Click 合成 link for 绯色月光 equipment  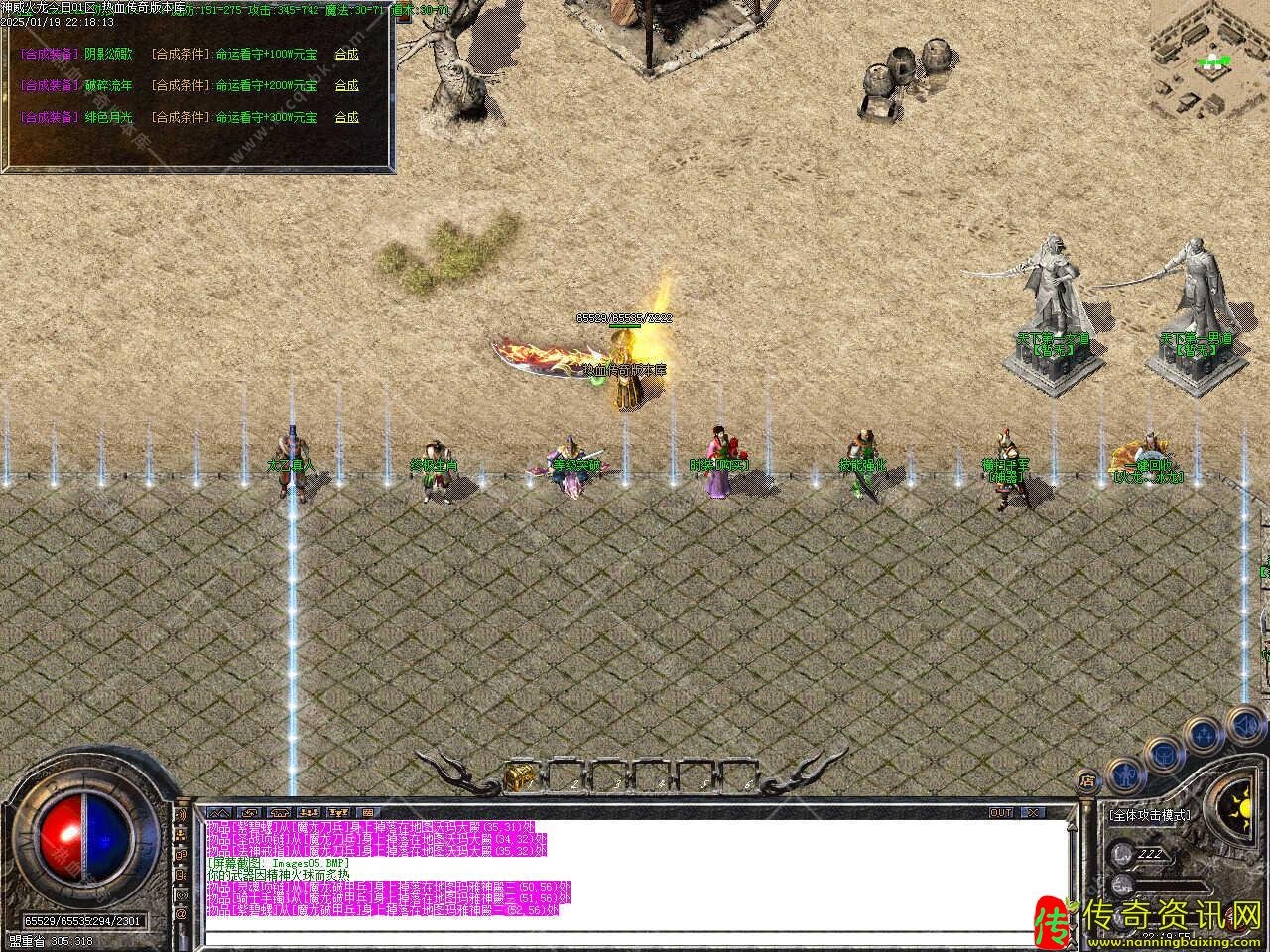[x=346, y=117]
